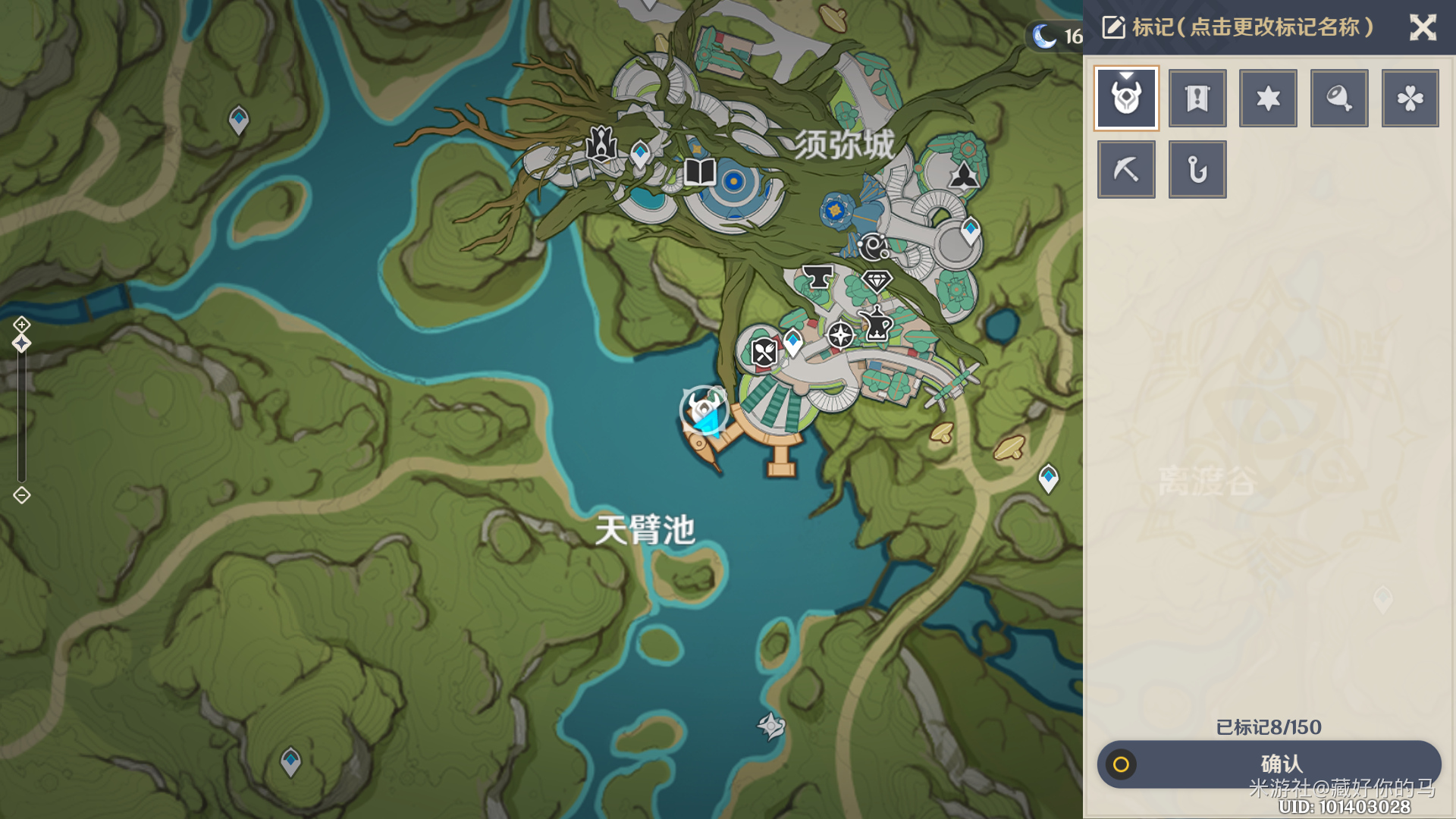Click the anvil blacksmith map icon
This screenshot has height=819, width=1456.
point(817,278)
